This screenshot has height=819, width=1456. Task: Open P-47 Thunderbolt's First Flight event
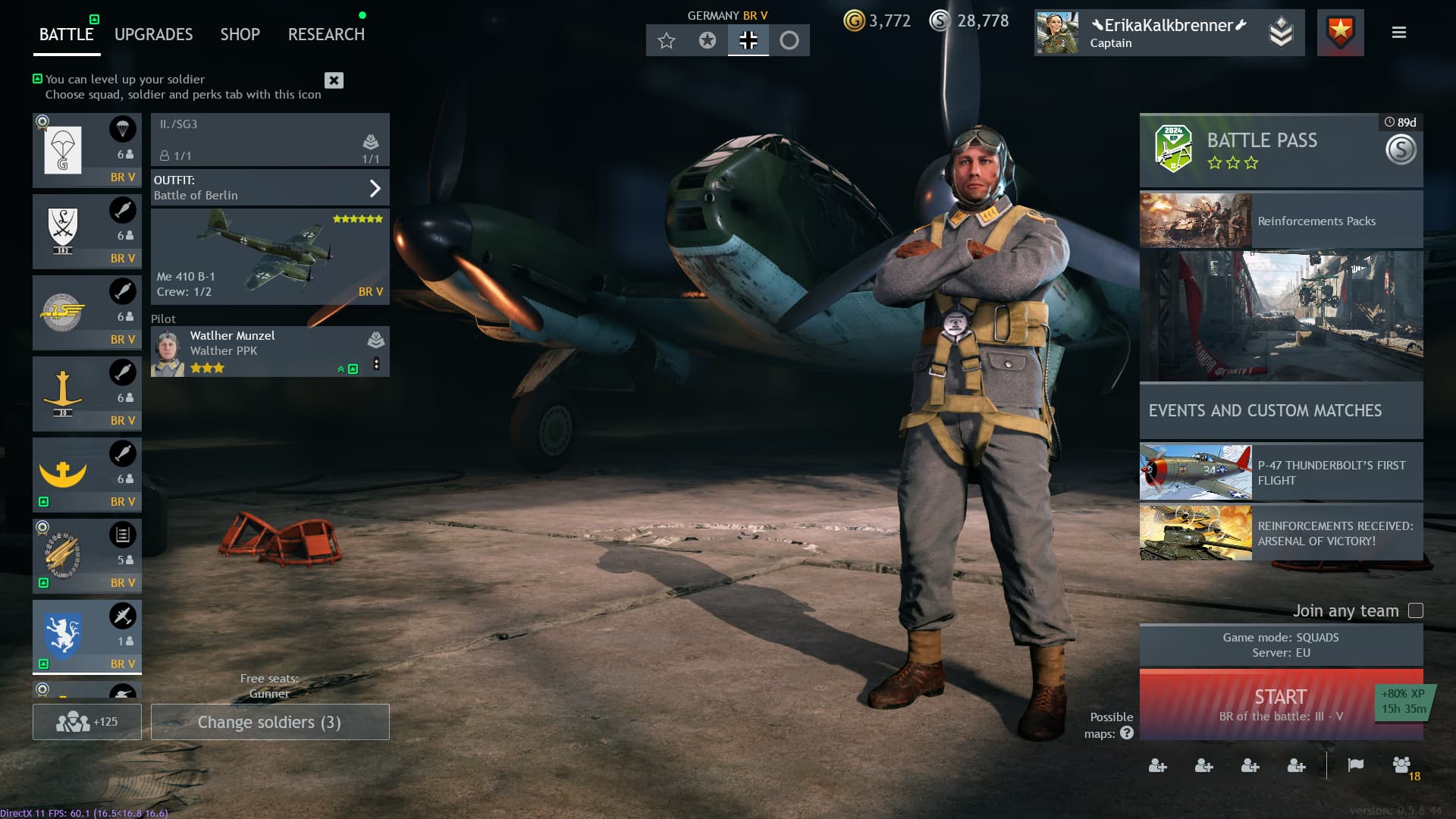(1280, 472)
